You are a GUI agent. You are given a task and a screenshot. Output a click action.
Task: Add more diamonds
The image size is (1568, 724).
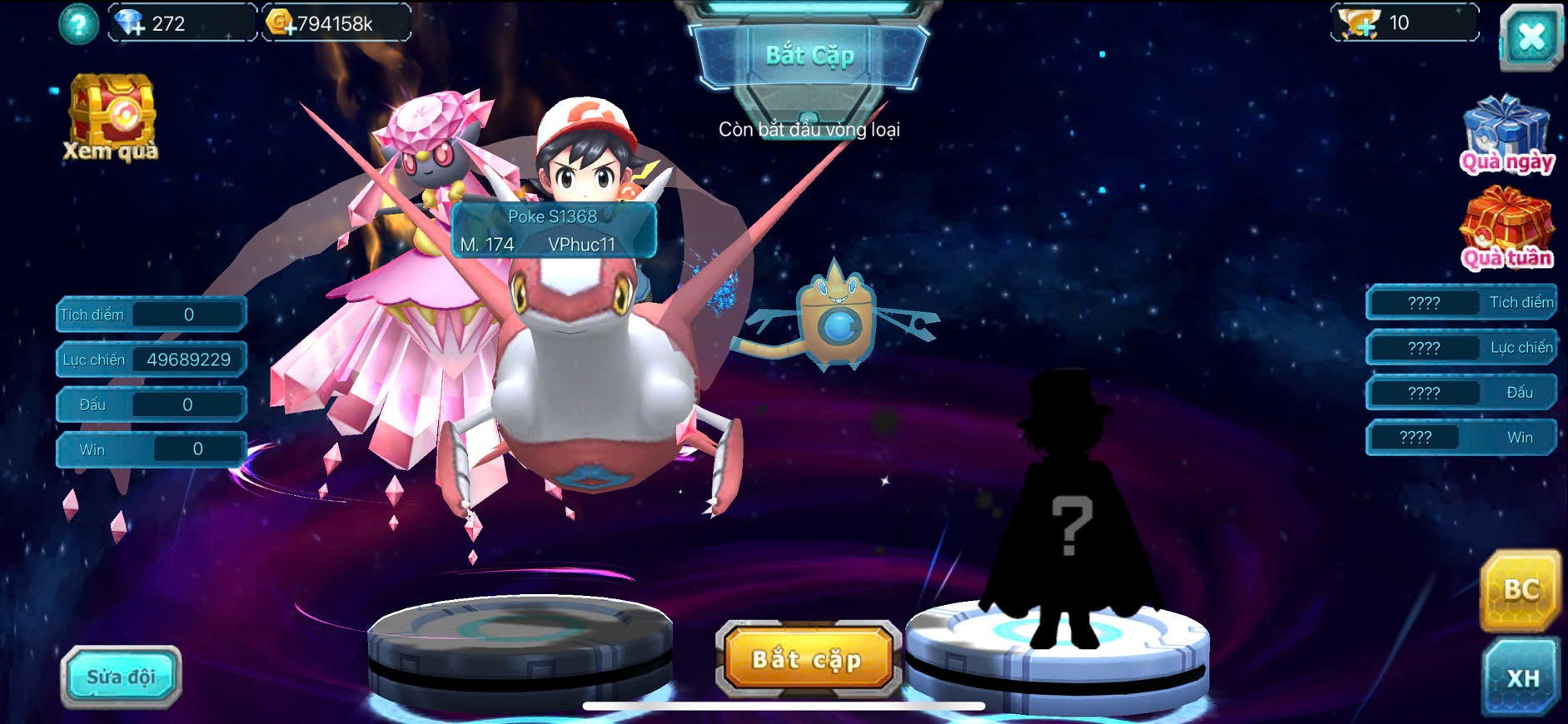click(x=130, y=23)
